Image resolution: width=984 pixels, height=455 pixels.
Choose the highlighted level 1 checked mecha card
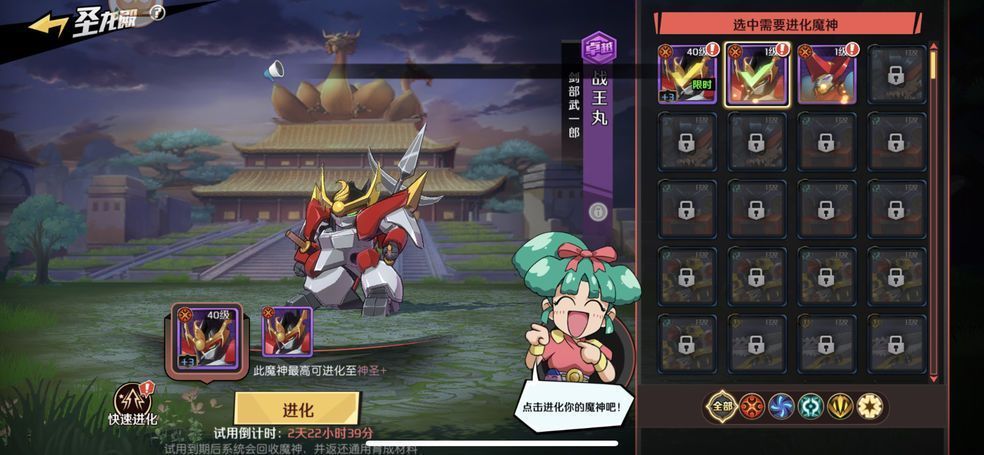pyautogui.click(x=757, y=74)
